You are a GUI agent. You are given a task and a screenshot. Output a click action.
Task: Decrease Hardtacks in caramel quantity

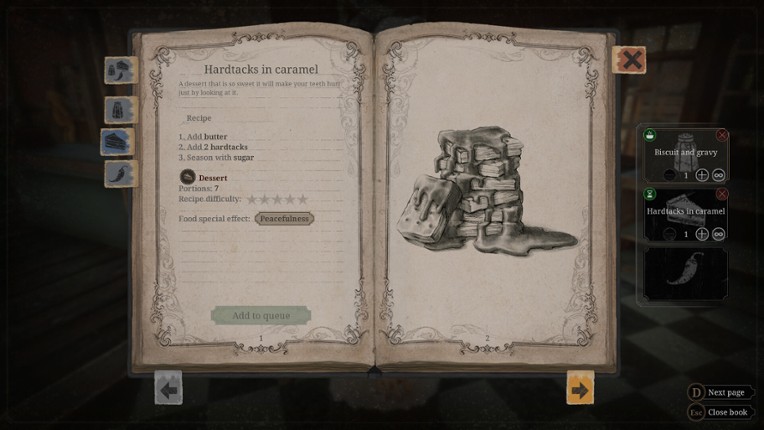(669, 234)
